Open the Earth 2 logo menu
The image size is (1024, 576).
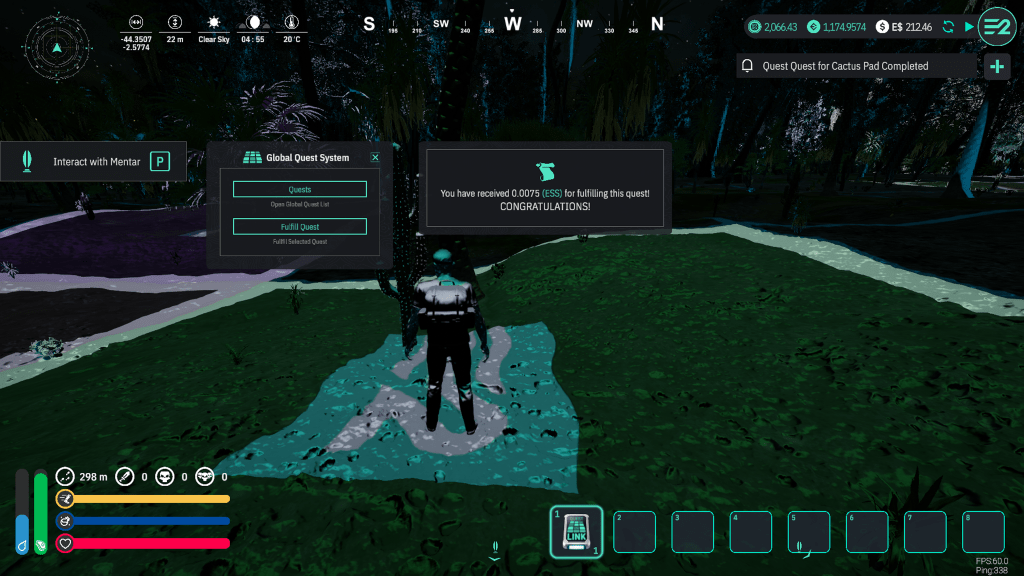[996, 26]
